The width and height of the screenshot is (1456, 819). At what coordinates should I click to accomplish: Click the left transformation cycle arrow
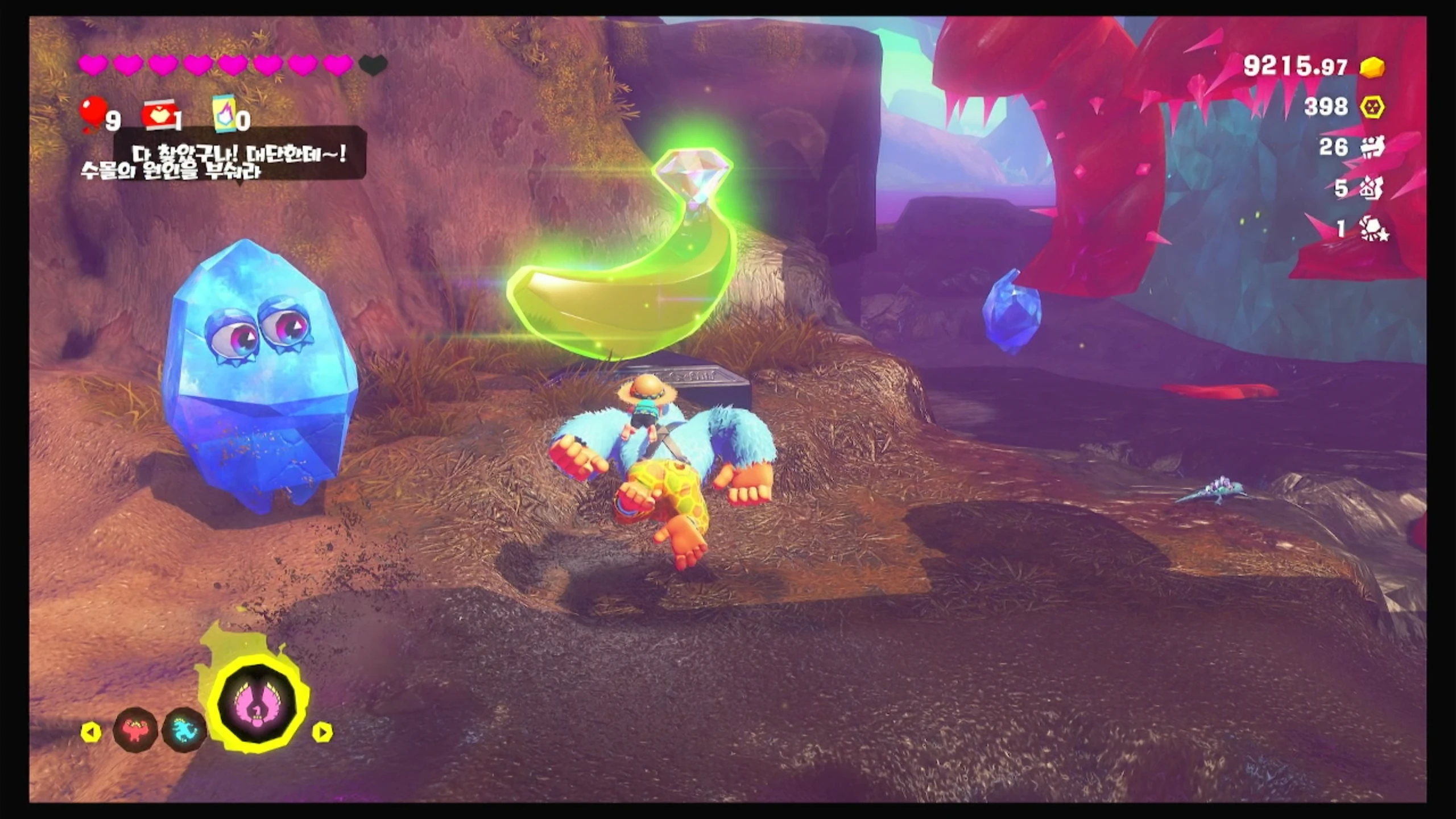91,732
